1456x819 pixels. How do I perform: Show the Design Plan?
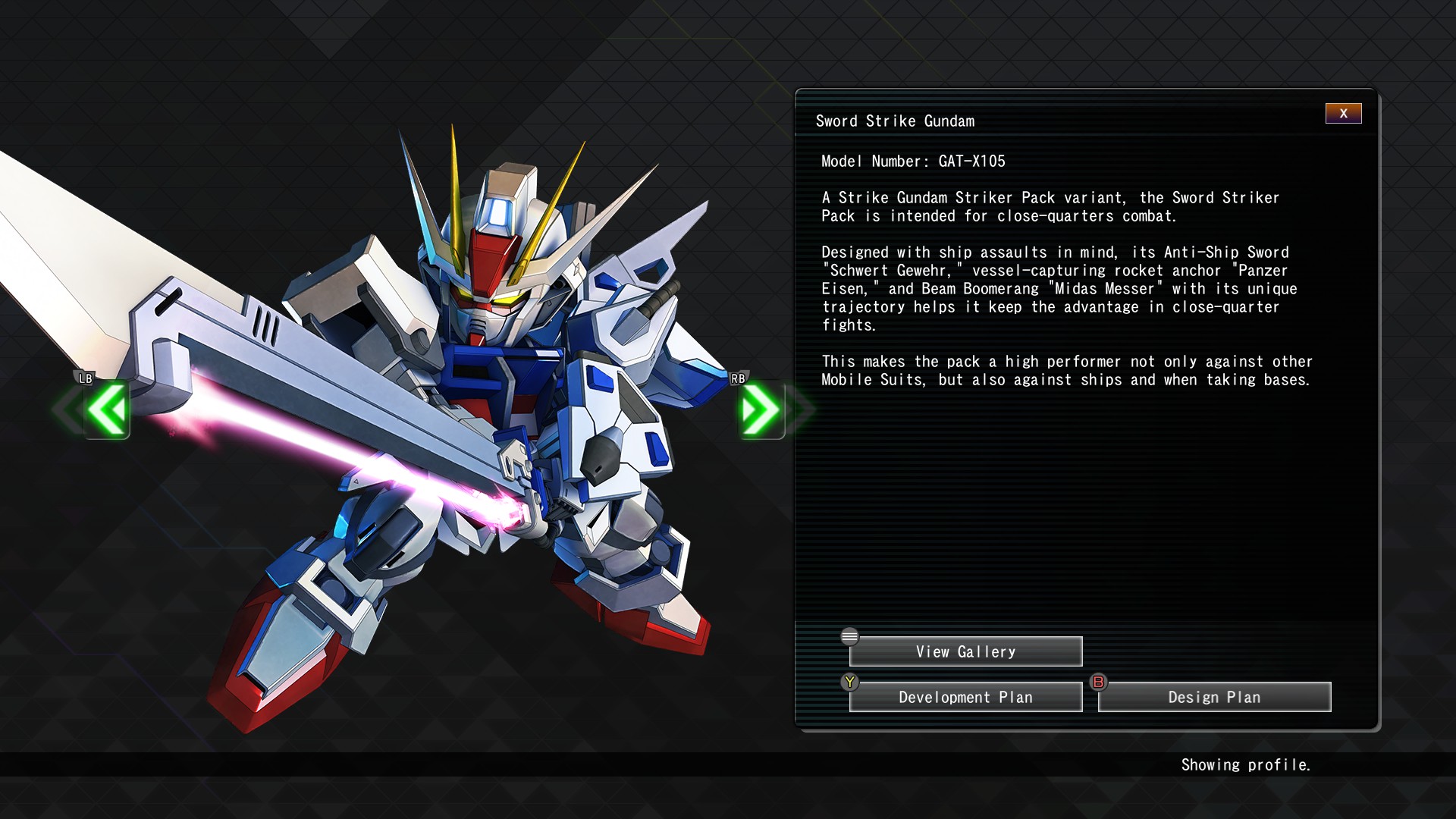[1214, 697]
